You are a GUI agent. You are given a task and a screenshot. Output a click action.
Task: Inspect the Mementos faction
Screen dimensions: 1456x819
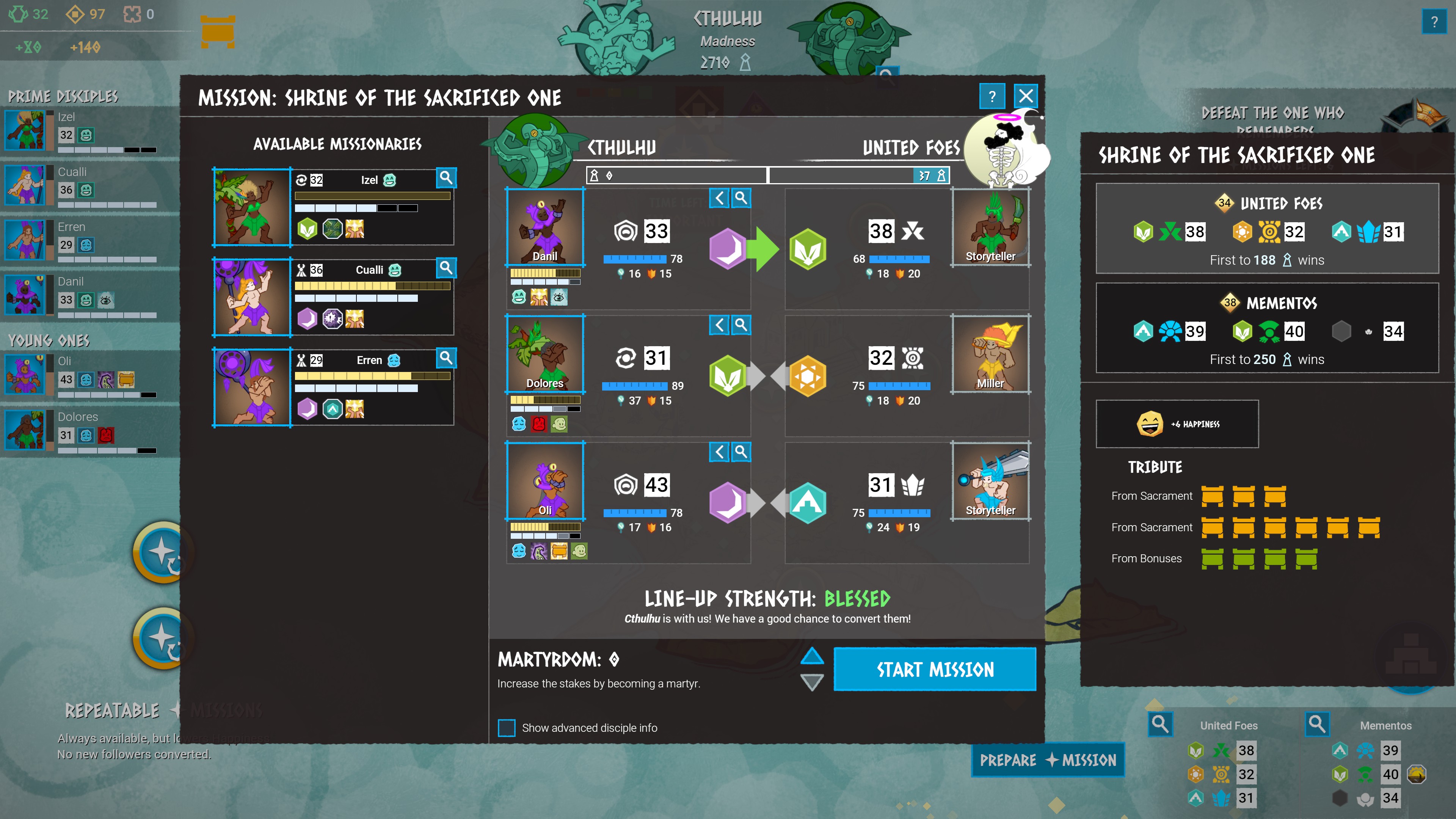click(x=1316, y=723)
